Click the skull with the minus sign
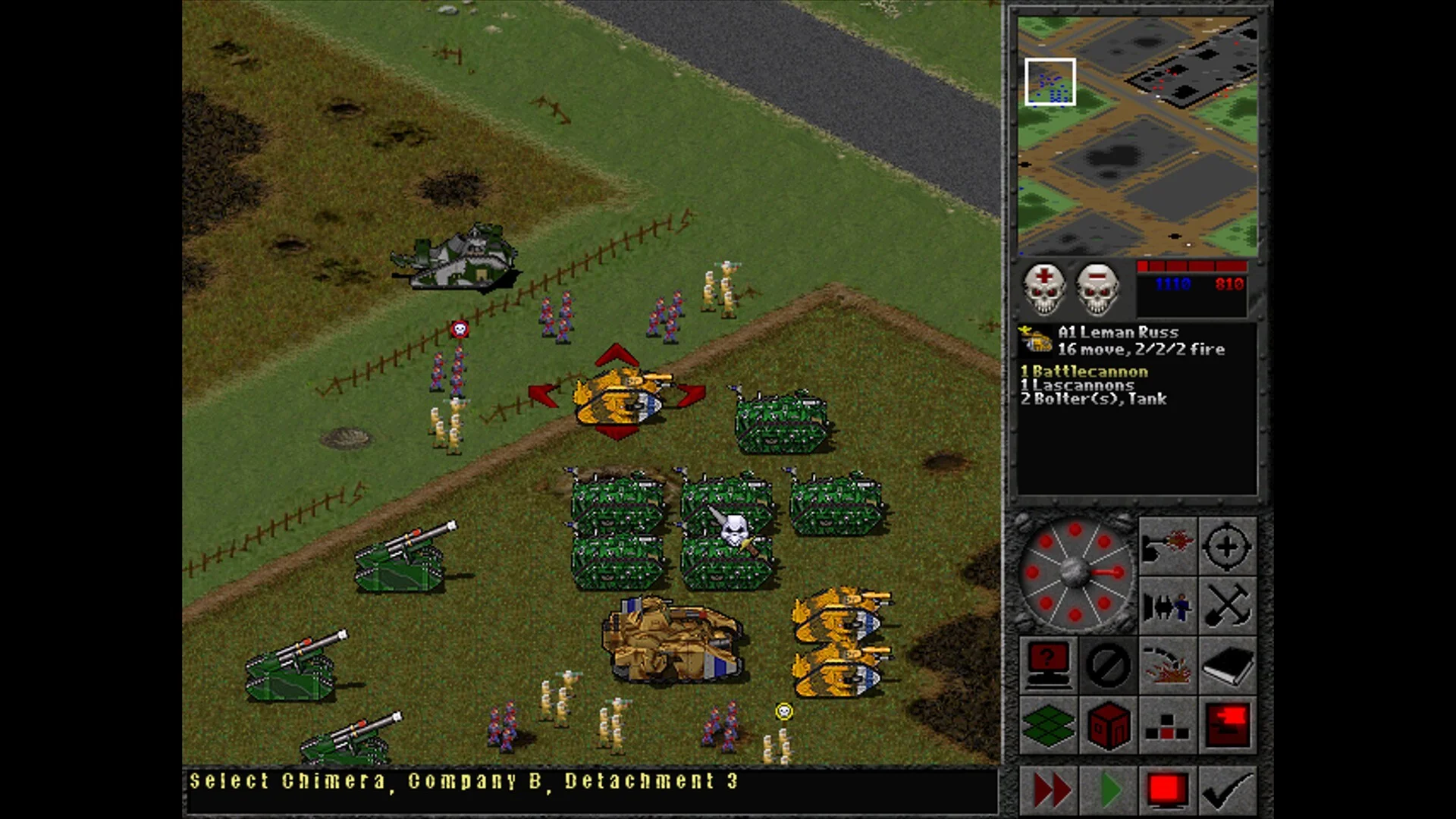The image size is (1456, 819). point(1097,289)
